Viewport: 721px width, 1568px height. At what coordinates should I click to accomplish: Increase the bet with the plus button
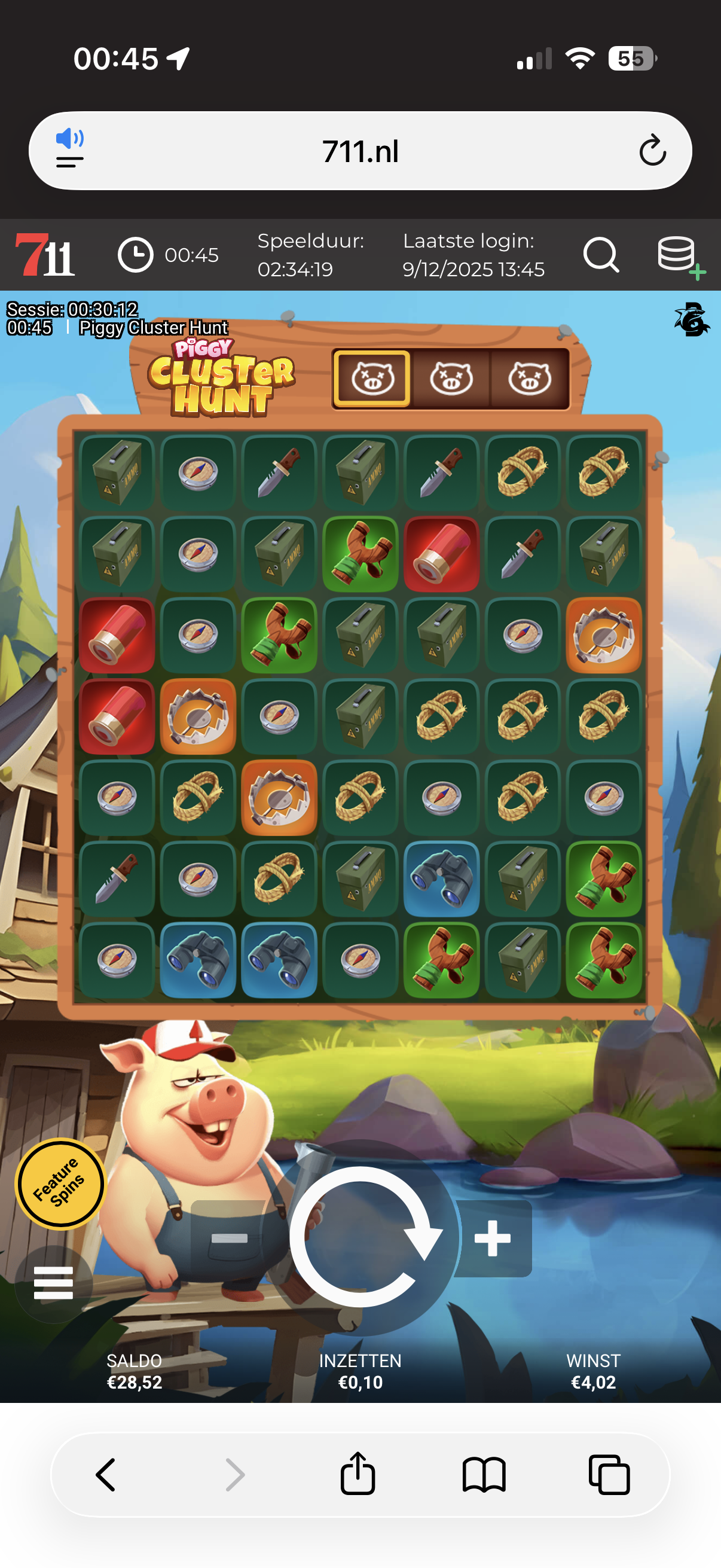493,1238
